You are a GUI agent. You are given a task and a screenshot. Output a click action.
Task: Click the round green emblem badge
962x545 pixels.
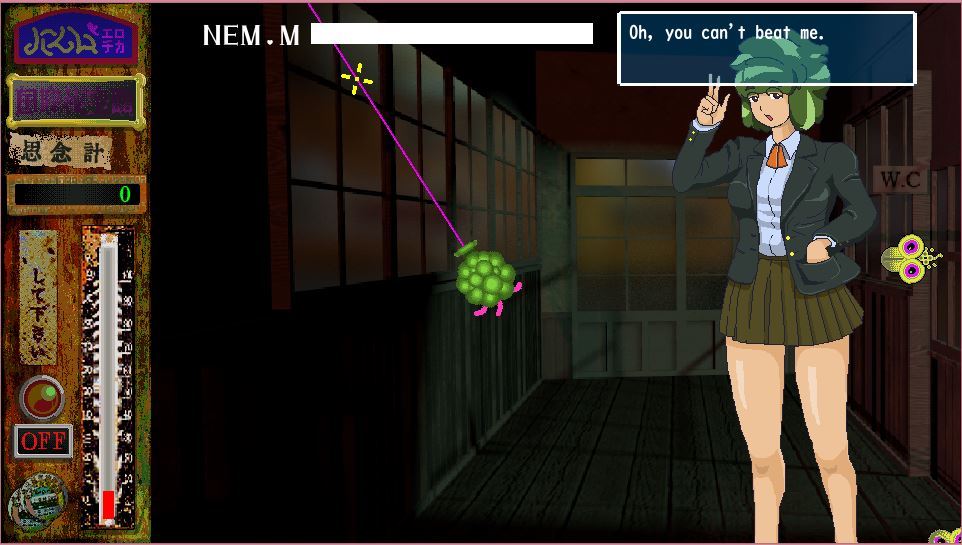[x=38, y=502]
